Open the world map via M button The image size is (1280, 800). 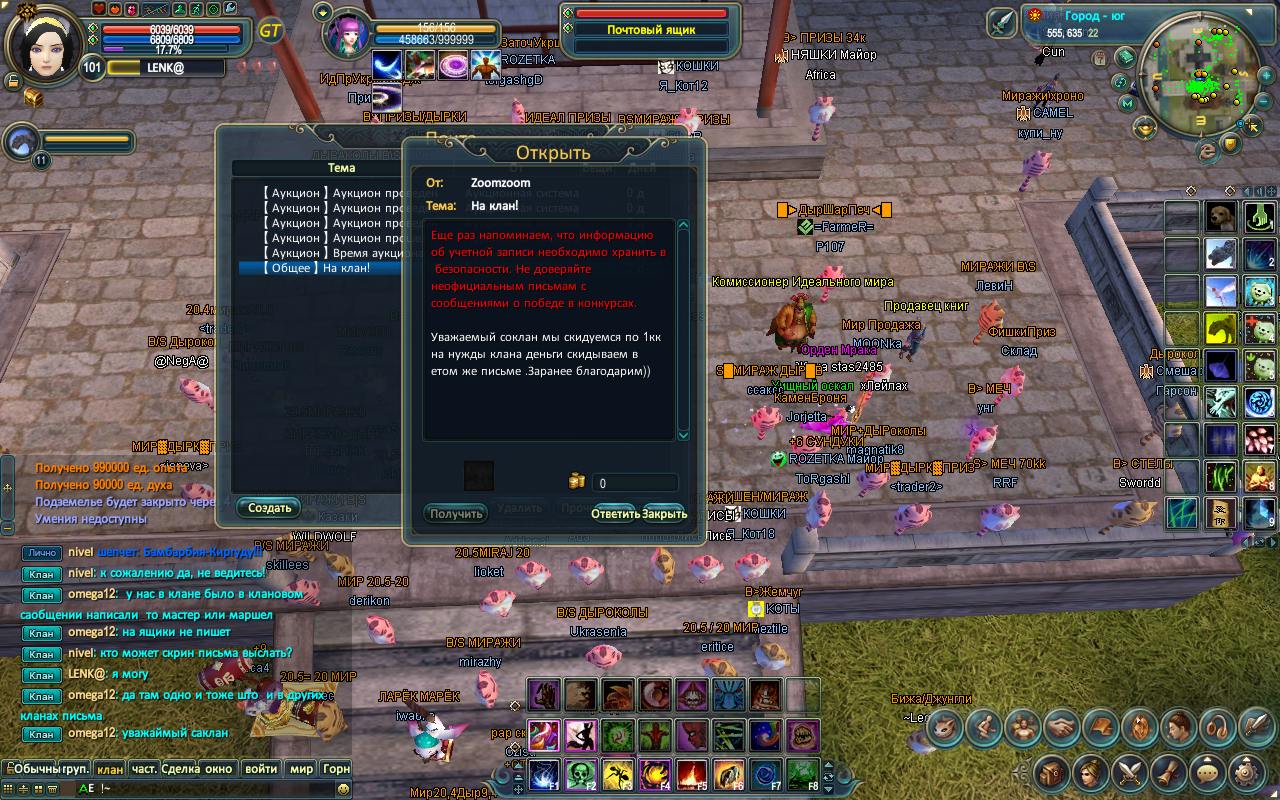pyautogui.click(x=1127, y=103)
